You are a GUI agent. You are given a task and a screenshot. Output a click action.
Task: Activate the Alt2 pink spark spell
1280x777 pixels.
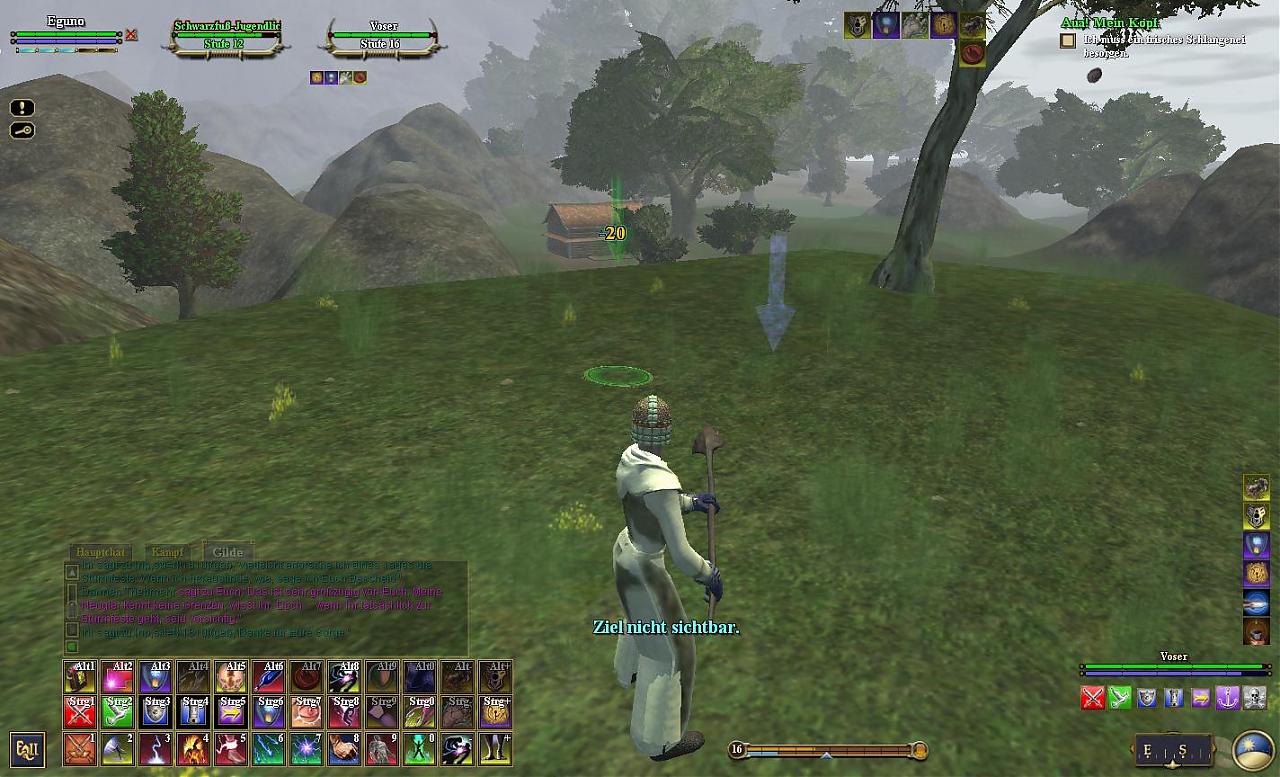click(x=118, y=677)
